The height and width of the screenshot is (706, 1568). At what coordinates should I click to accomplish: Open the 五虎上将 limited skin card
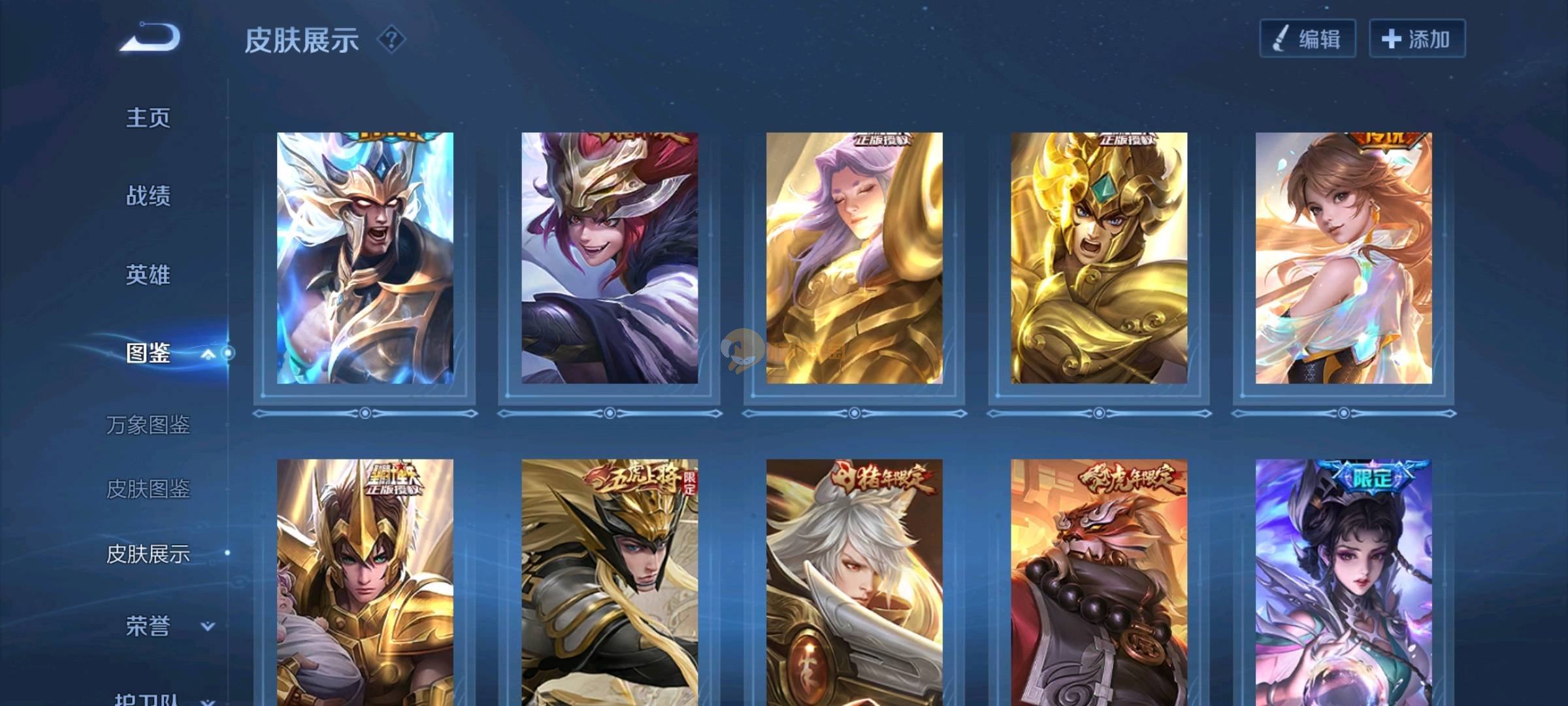[x=609, y=582]
